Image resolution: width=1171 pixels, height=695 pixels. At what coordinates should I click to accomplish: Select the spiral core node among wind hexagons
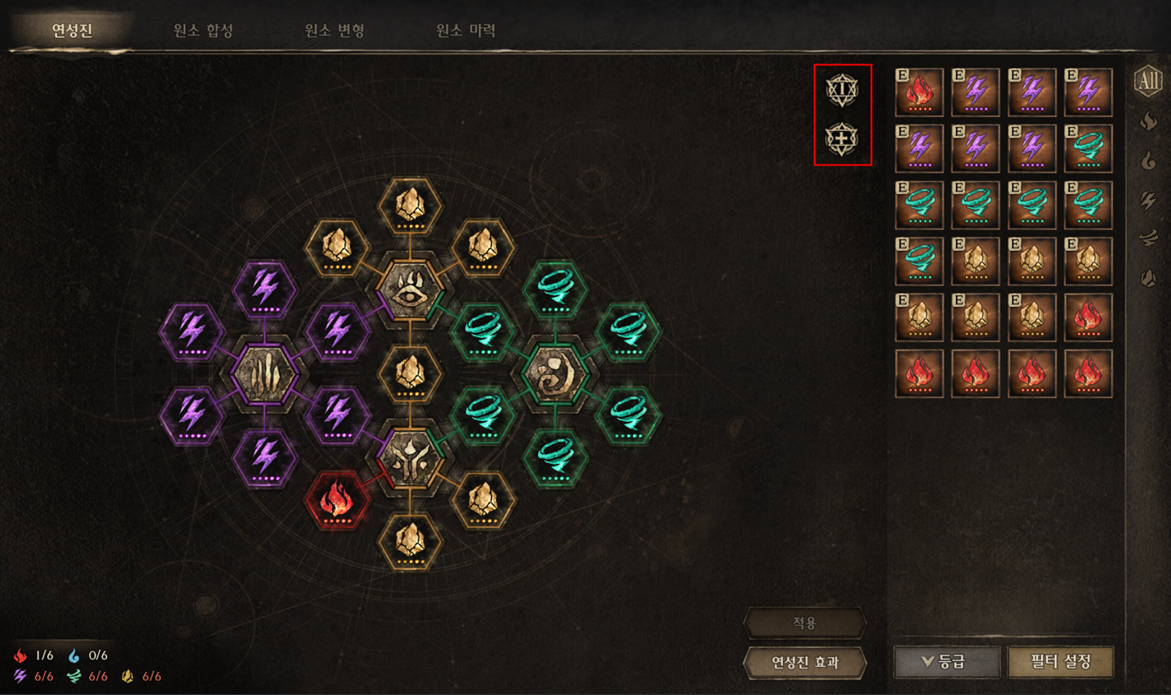click(x=554, y=374)
